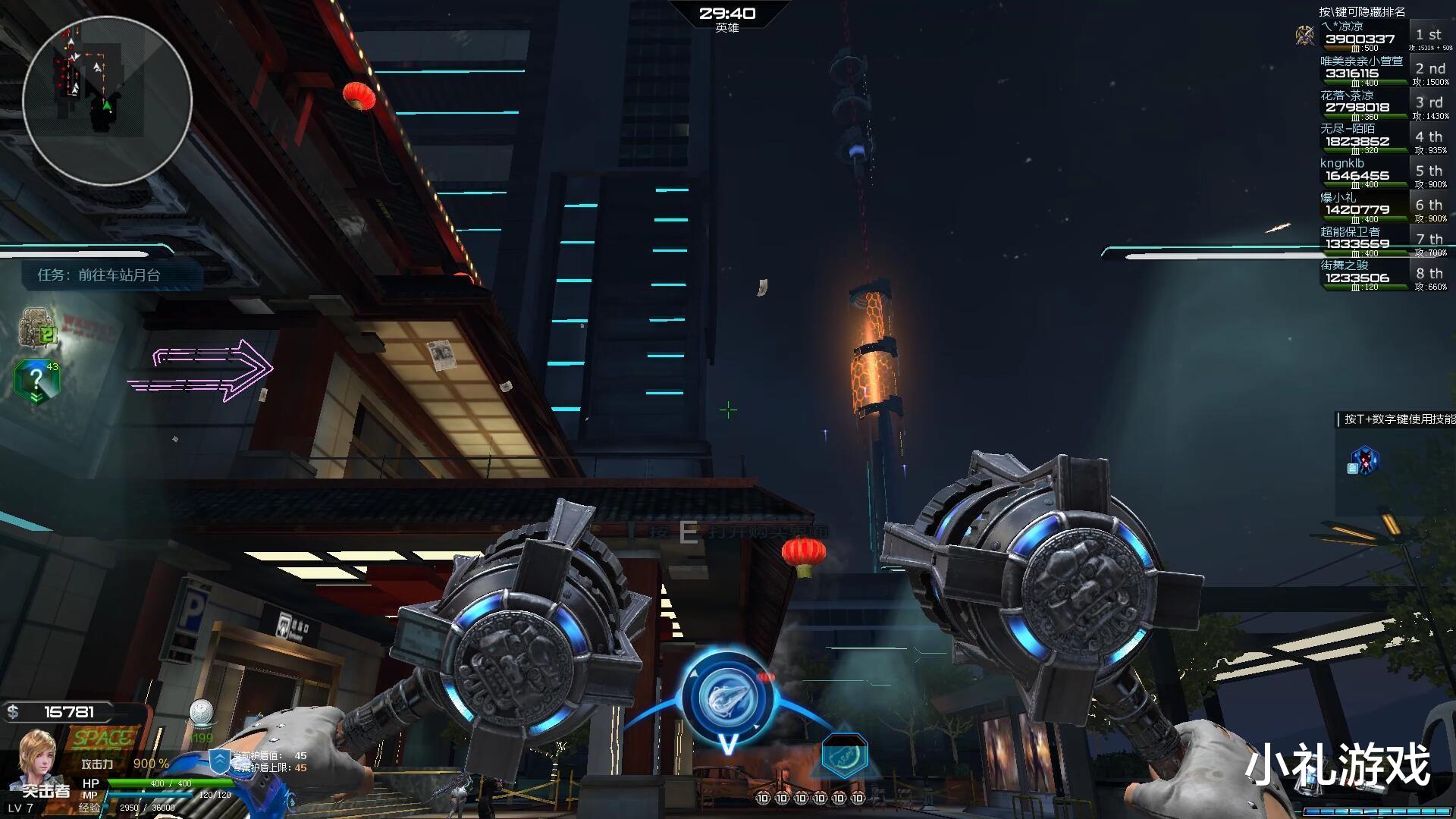Select player 爆小礼 in the ranking list
Screen dimensions: 1456x819
pos(1374,209)
